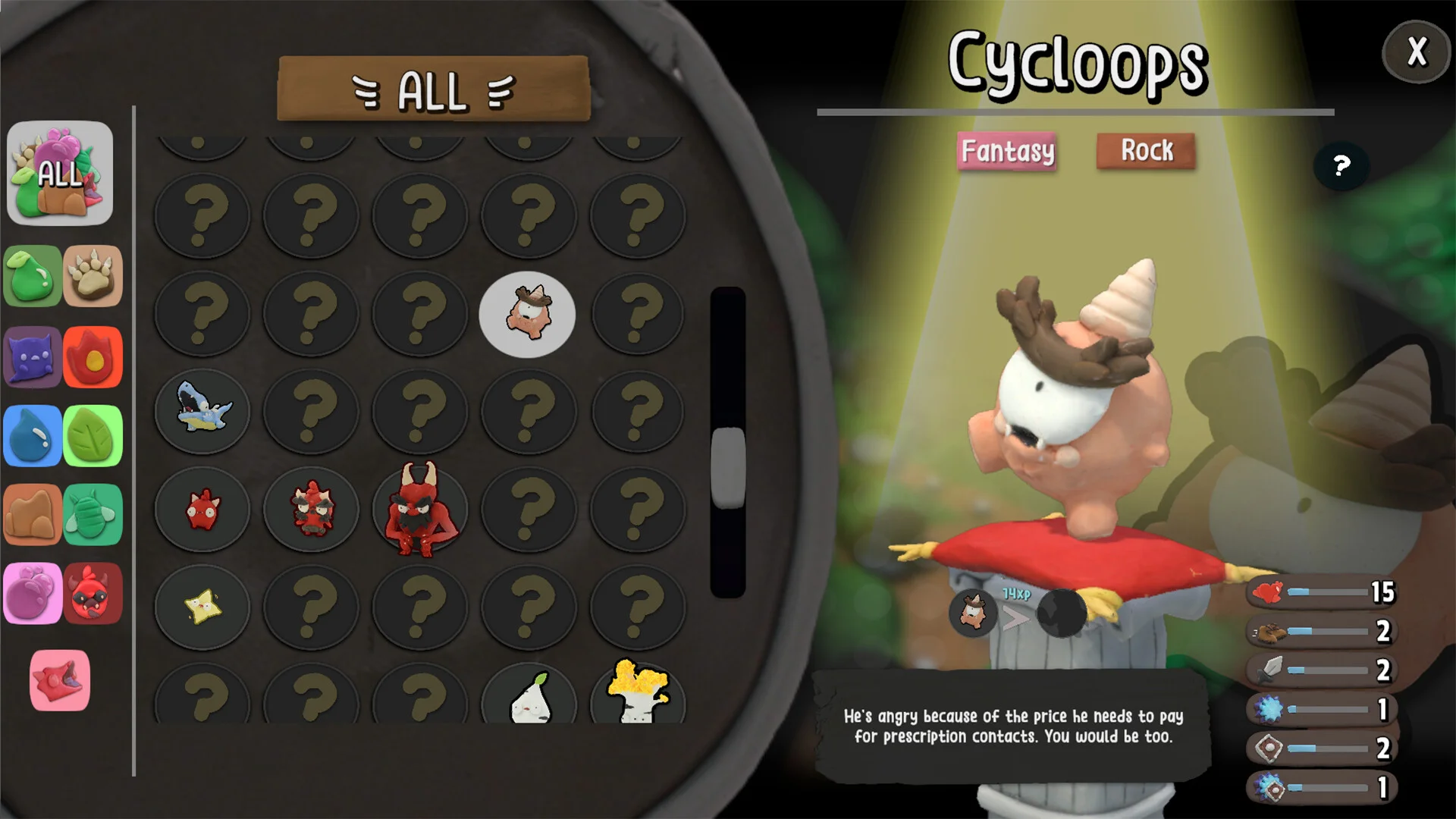Click the creature list scrollbar handle
1456x819 pixels.
pos(728,467)
